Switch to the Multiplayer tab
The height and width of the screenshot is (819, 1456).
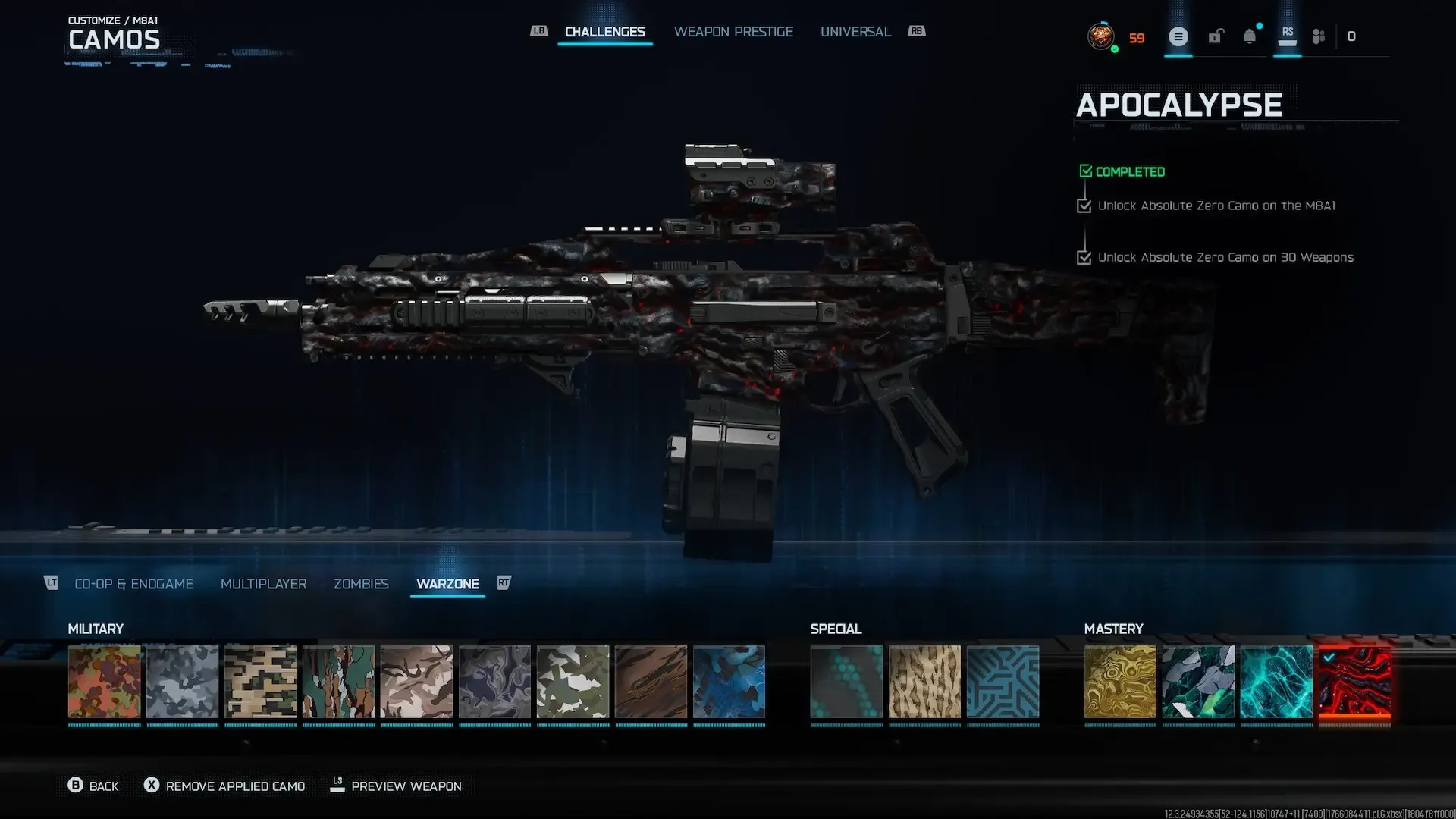click(263, 584)
